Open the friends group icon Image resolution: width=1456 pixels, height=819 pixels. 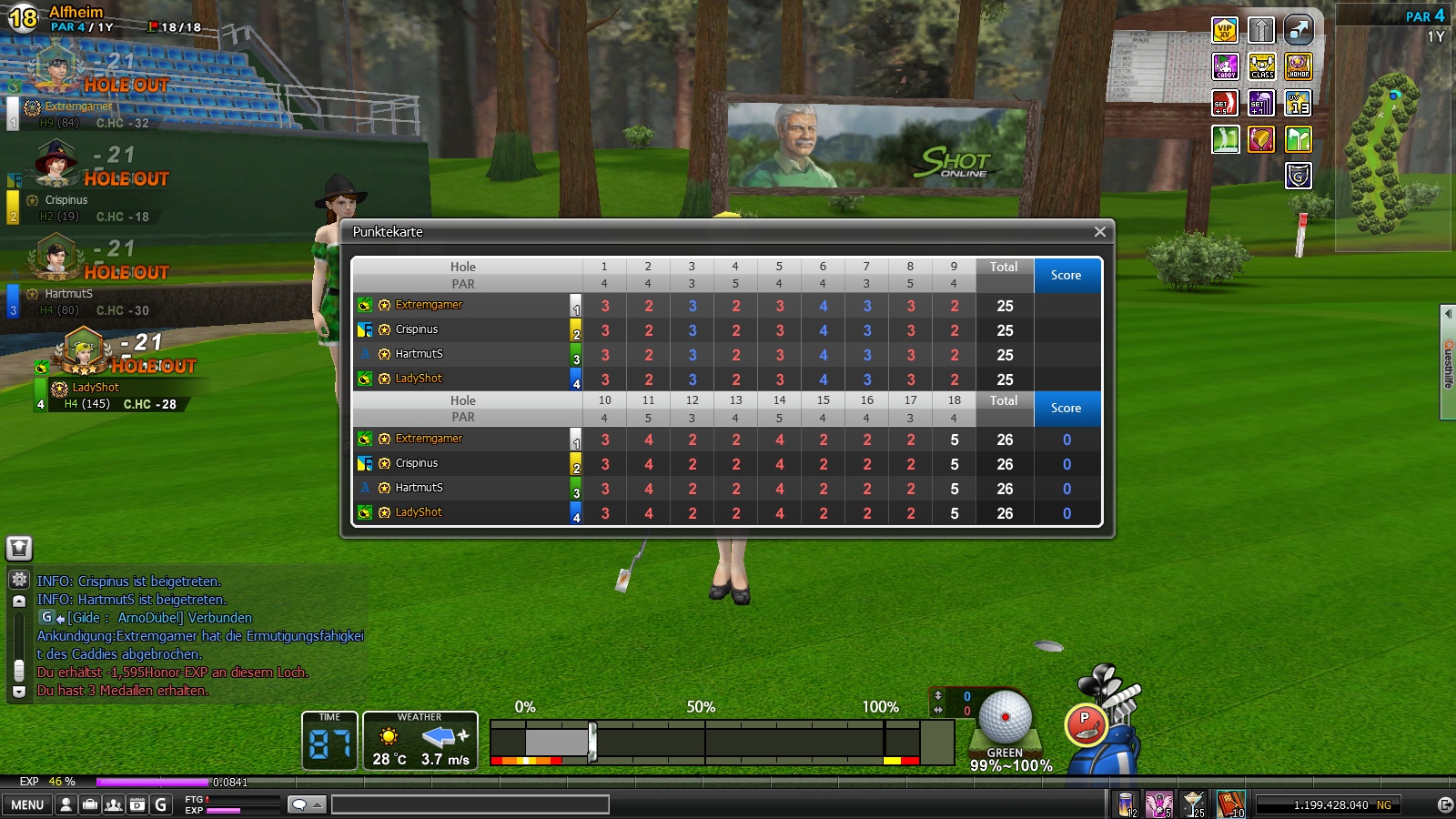pos(114,804)
